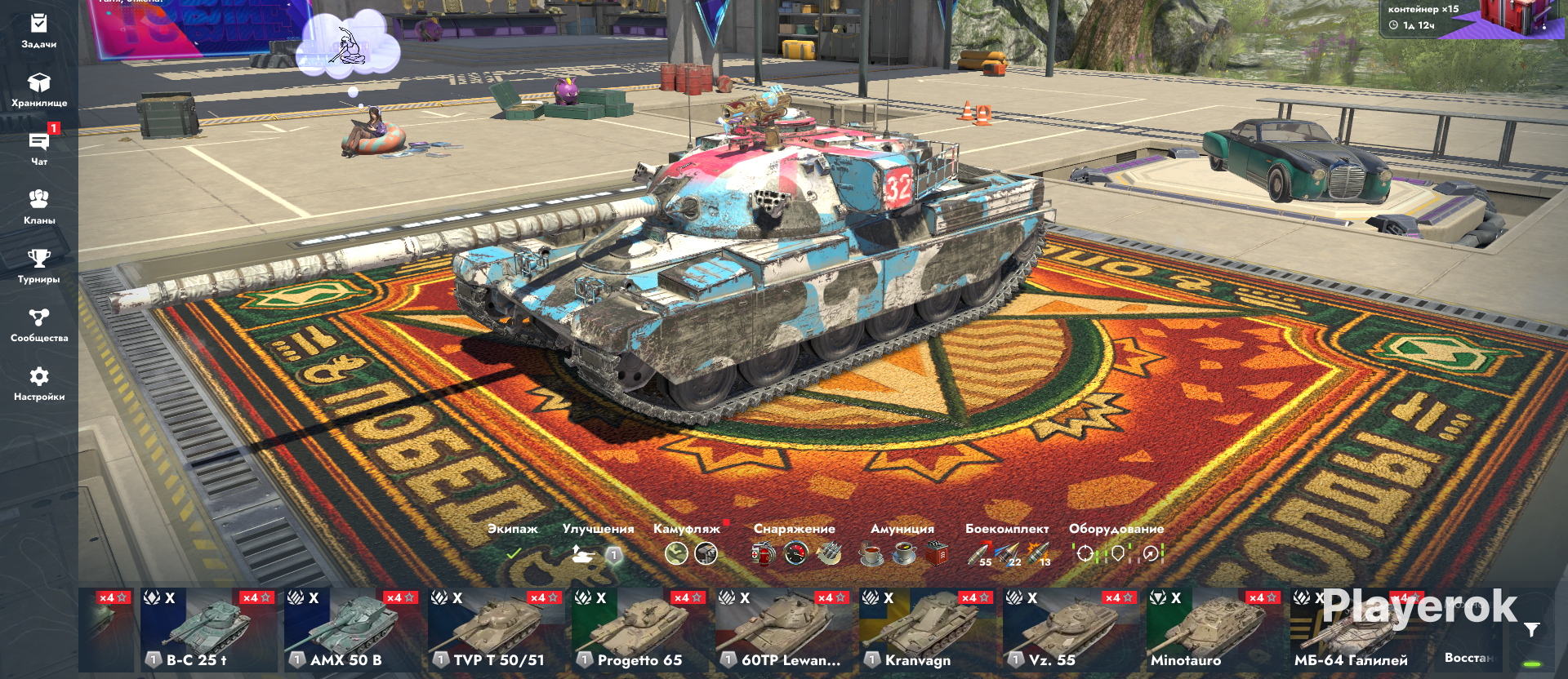Go to the Кланы section
This screenshot has height=679, width=1568.
point(38,207)
